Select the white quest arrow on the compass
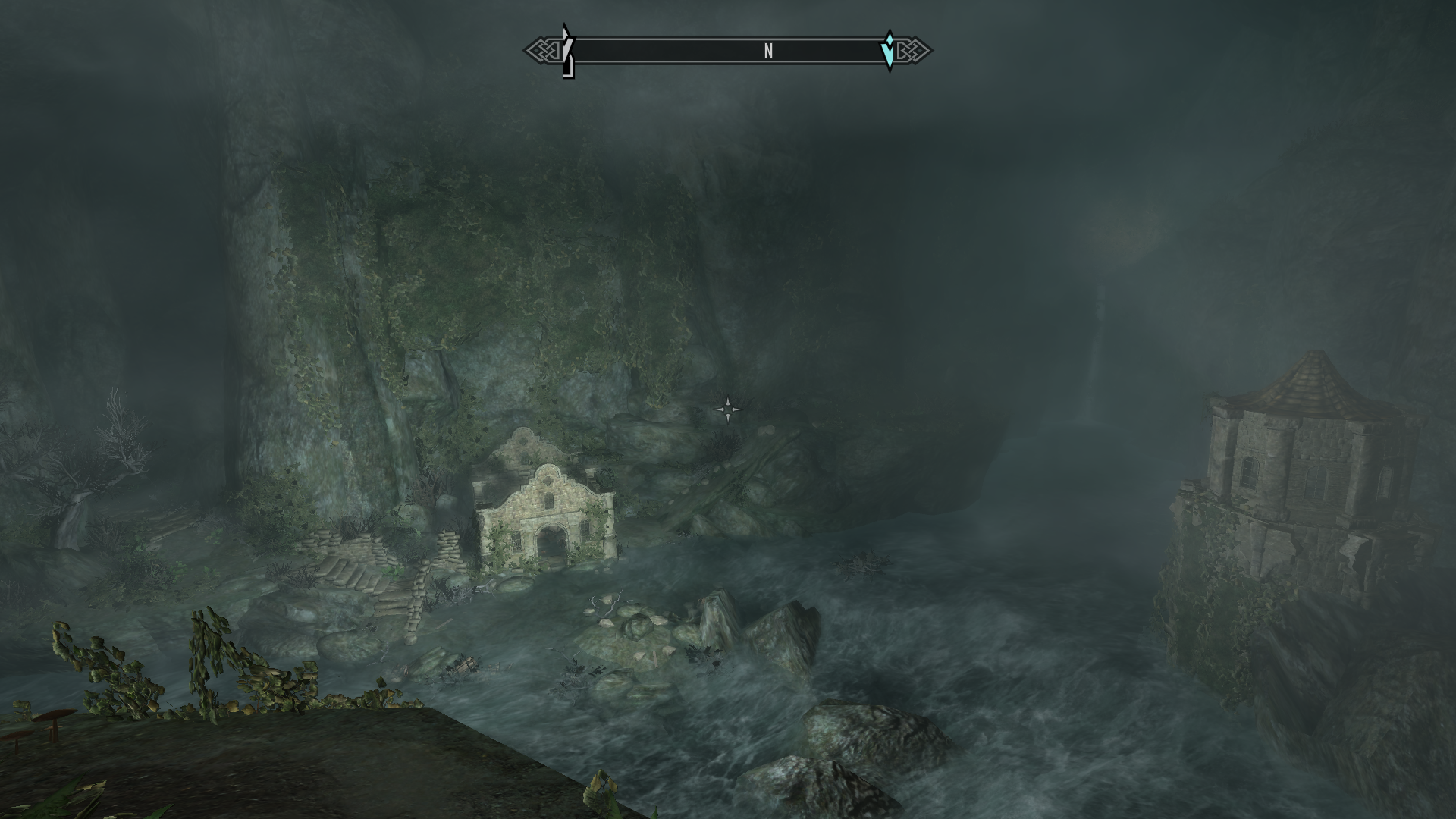1456x819 pixels. click(566, 50)
